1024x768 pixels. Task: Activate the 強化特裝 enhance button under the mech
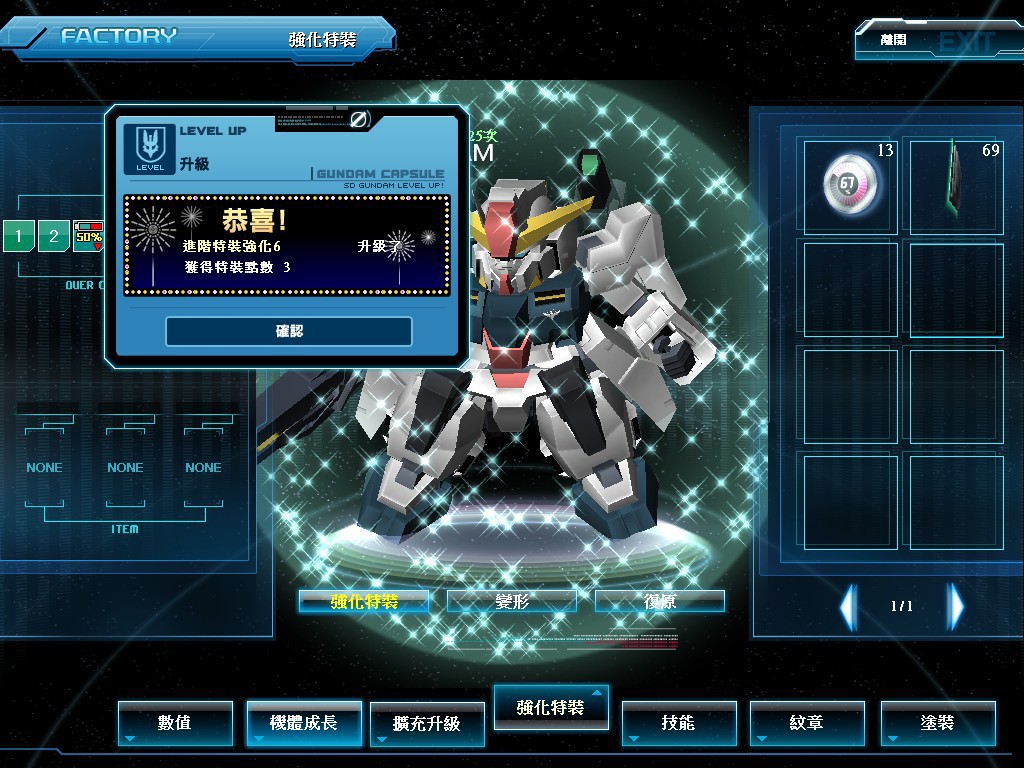pyautogui.click(x=364, y=601)
